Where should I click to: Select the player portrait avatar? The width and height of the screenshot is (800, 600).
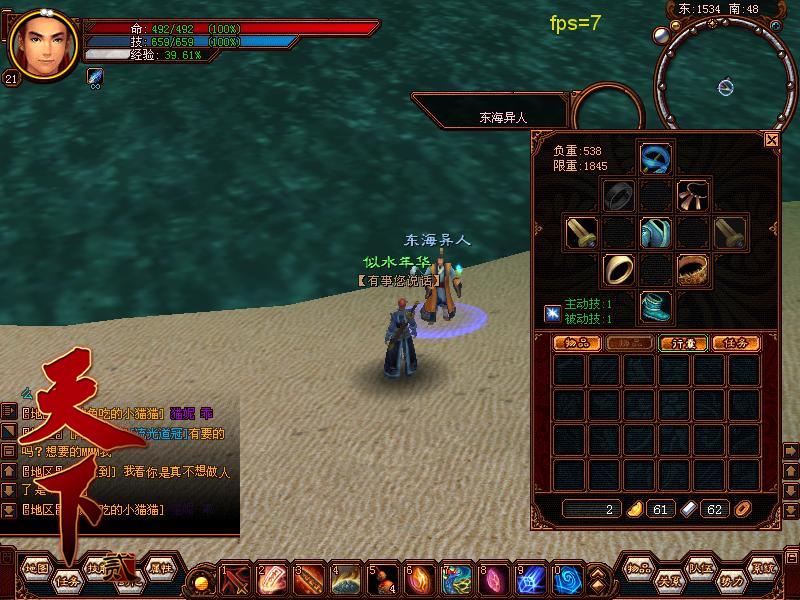42,44
